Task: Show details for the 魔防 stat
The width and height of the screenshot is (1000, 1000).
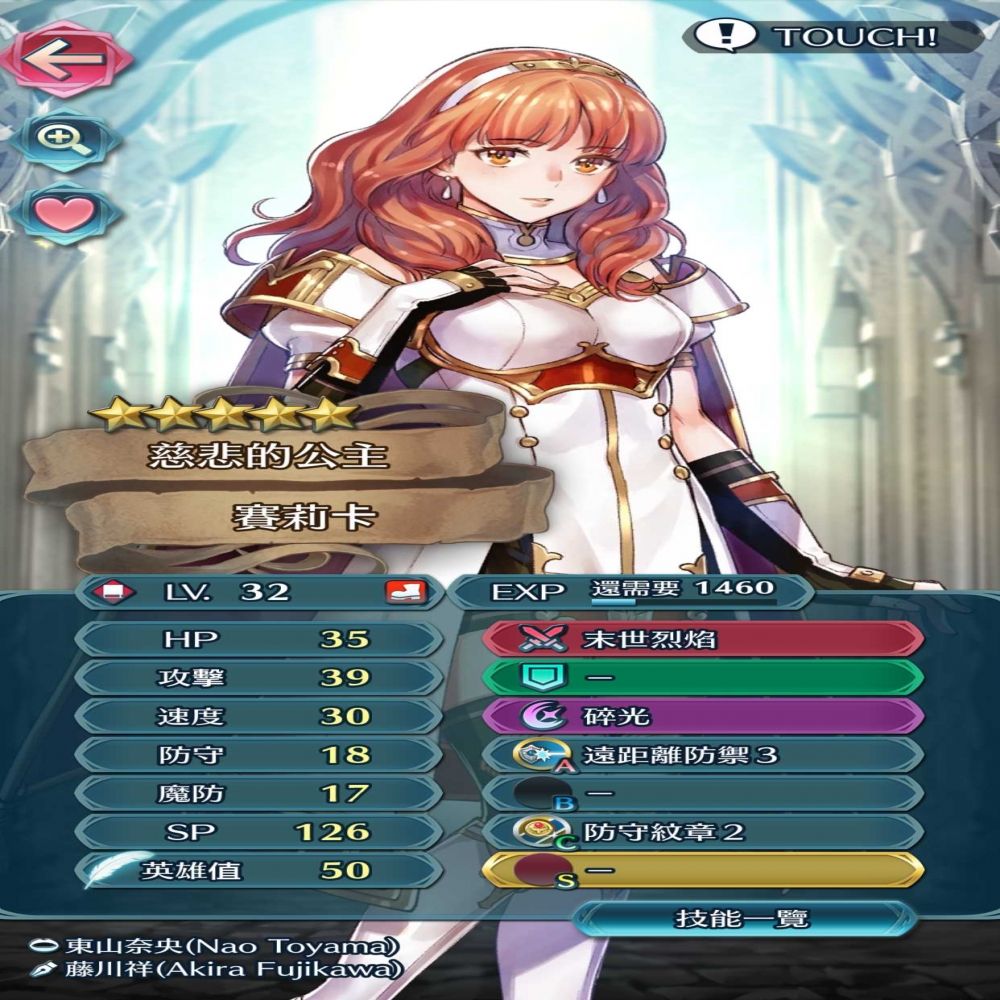Action: [x=258, y=793]
